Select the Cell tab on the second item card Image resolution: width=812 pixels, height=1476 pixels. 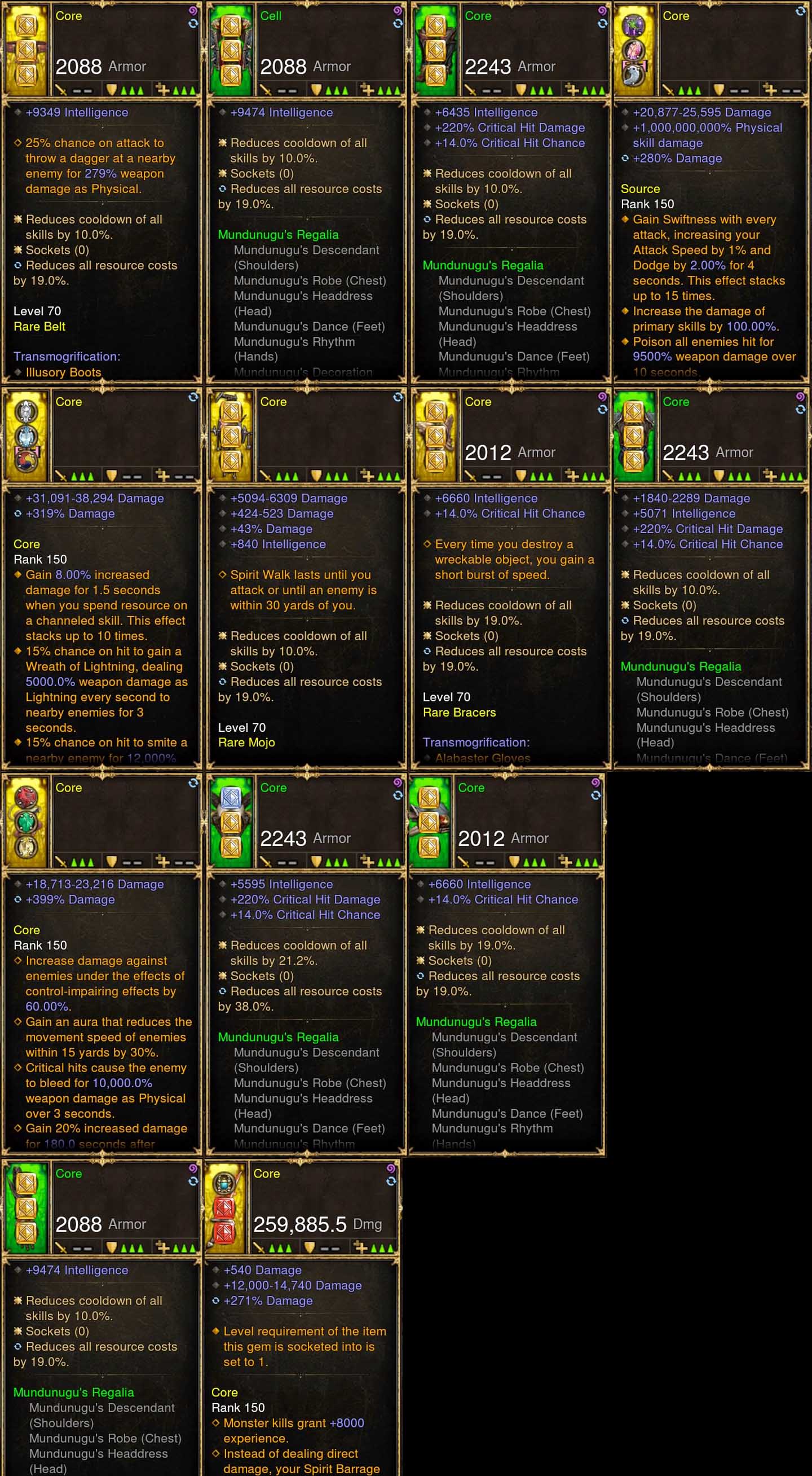tap(271, 16)
